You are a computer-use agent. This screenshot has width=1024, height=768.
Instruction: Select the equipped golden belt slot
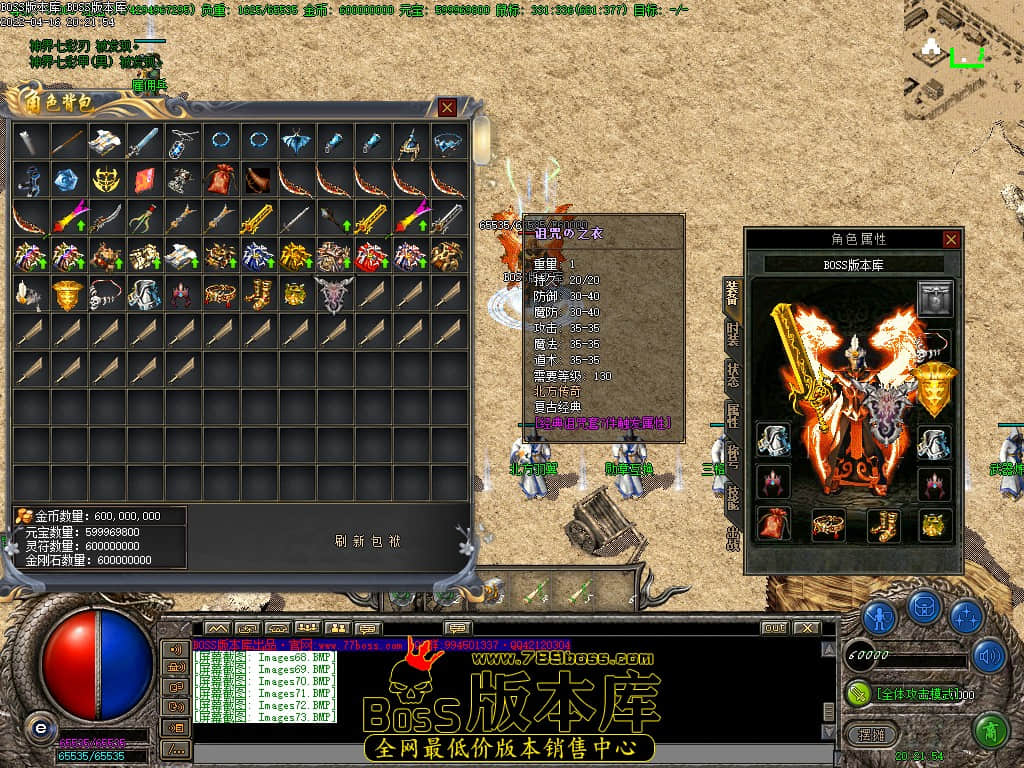pos(828,524)
